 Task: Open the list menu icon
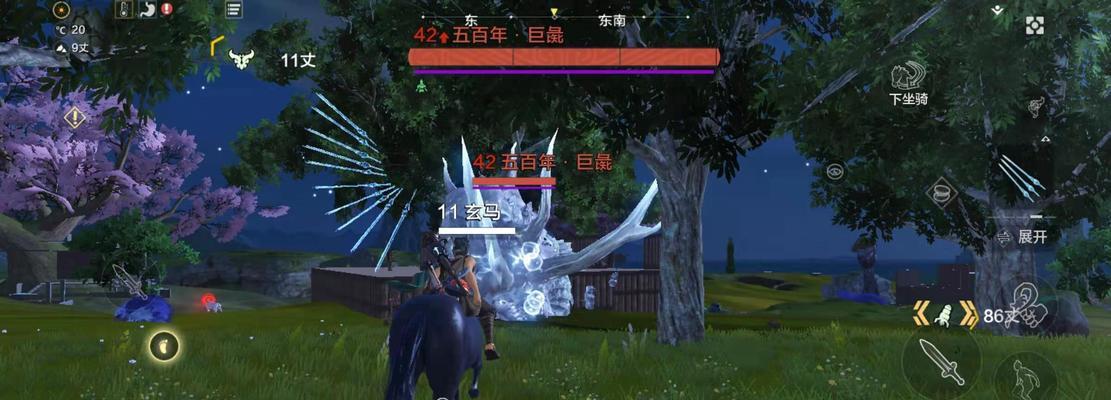pyautogui.click(x=233, y=10)
